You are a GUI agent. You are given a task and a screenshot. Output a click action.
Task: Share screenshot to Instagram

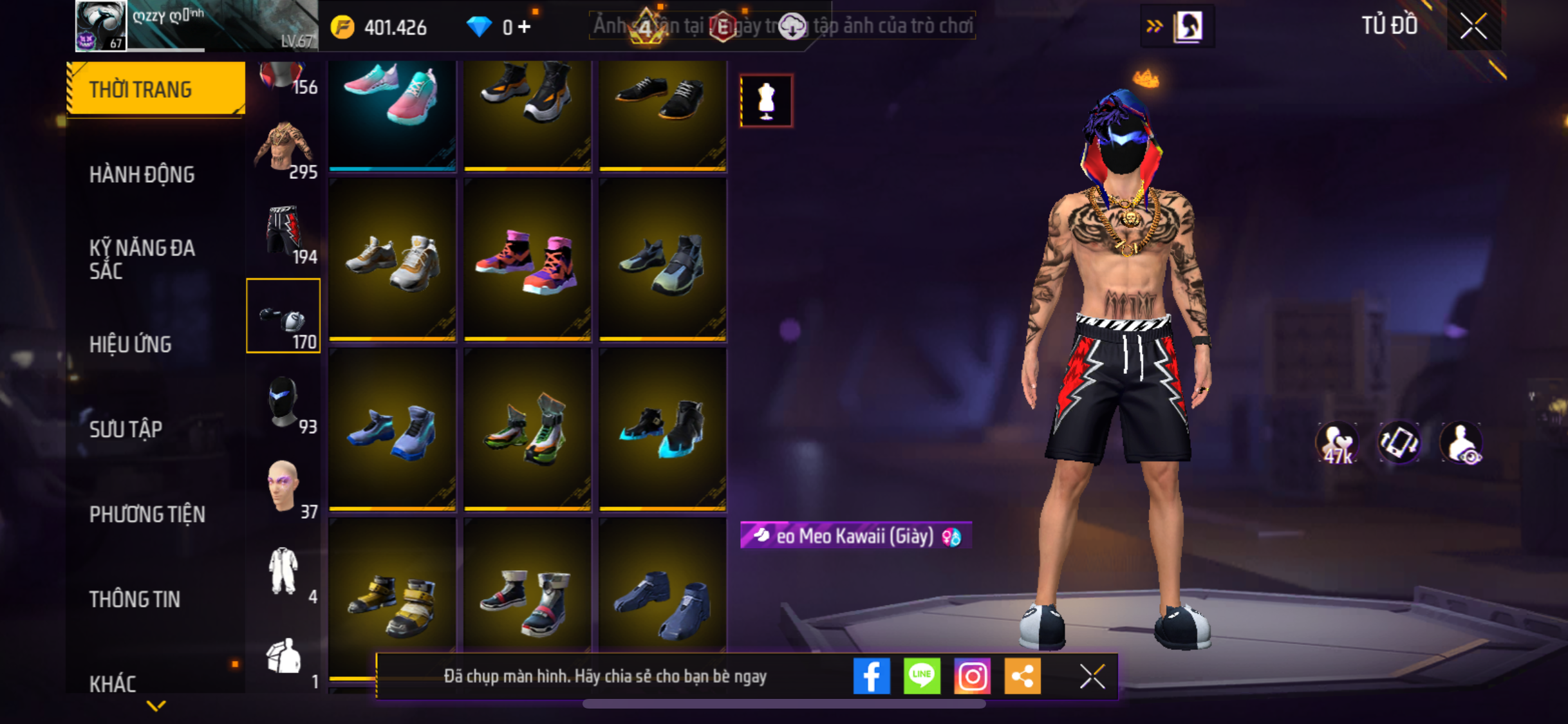pyautogui.click(x=972, y=676)
